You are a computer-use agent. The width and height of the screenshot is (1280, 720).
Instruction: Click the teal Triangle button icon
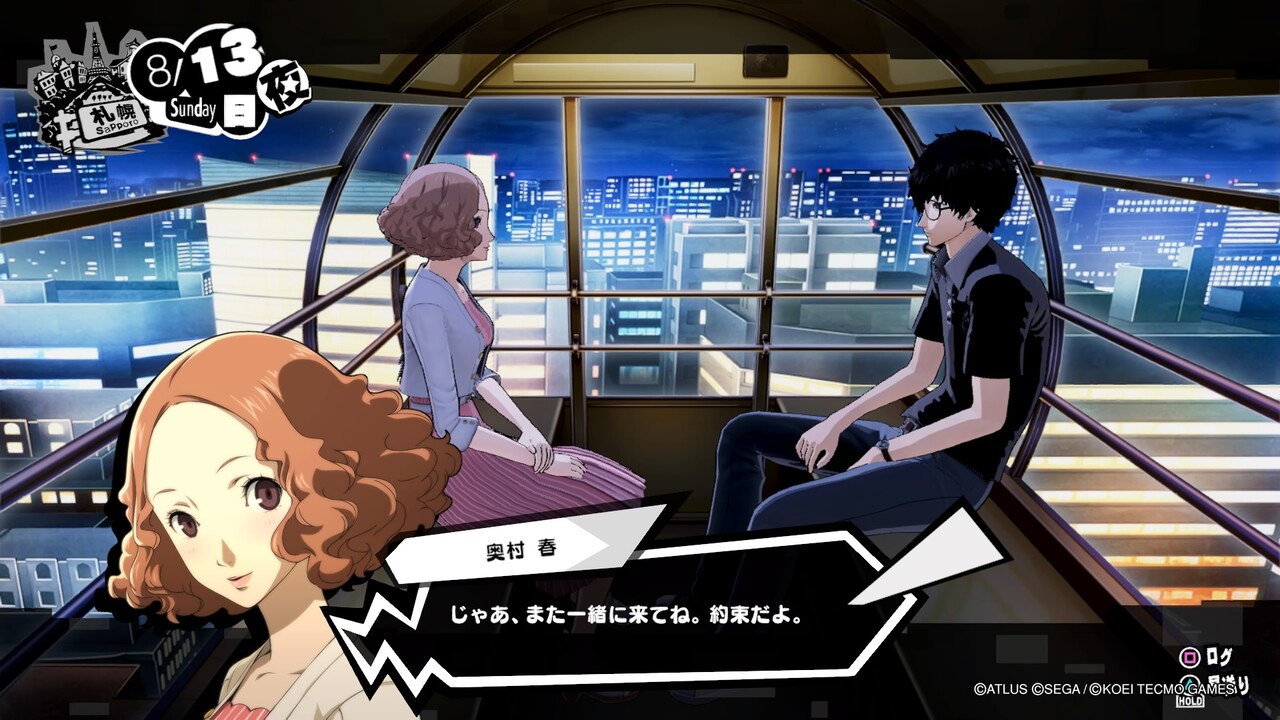[x=1189, y=684]
